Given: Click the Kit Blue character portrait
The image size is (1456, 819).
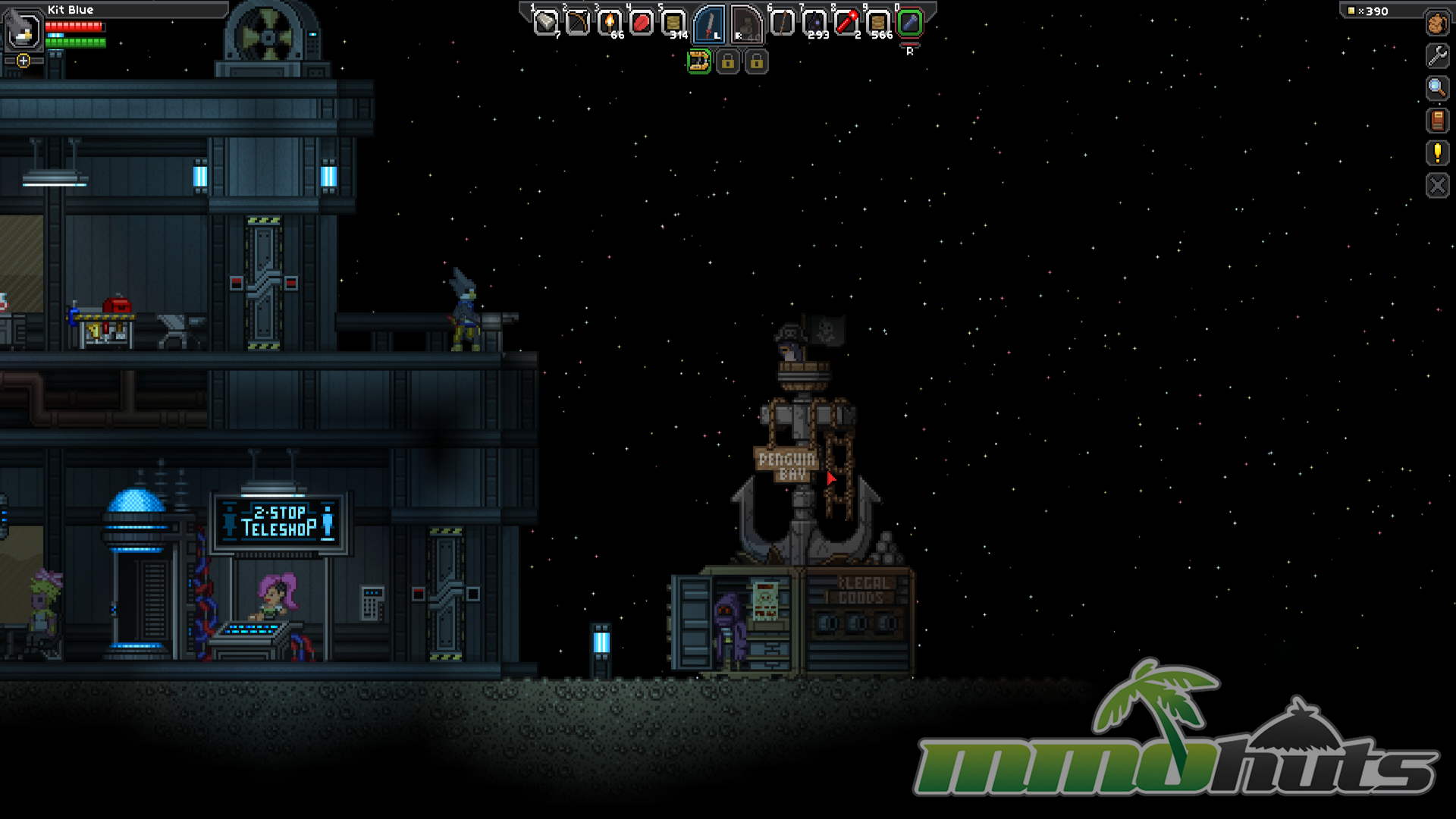Looking at the screenshot, I should [x=23, y=30].
